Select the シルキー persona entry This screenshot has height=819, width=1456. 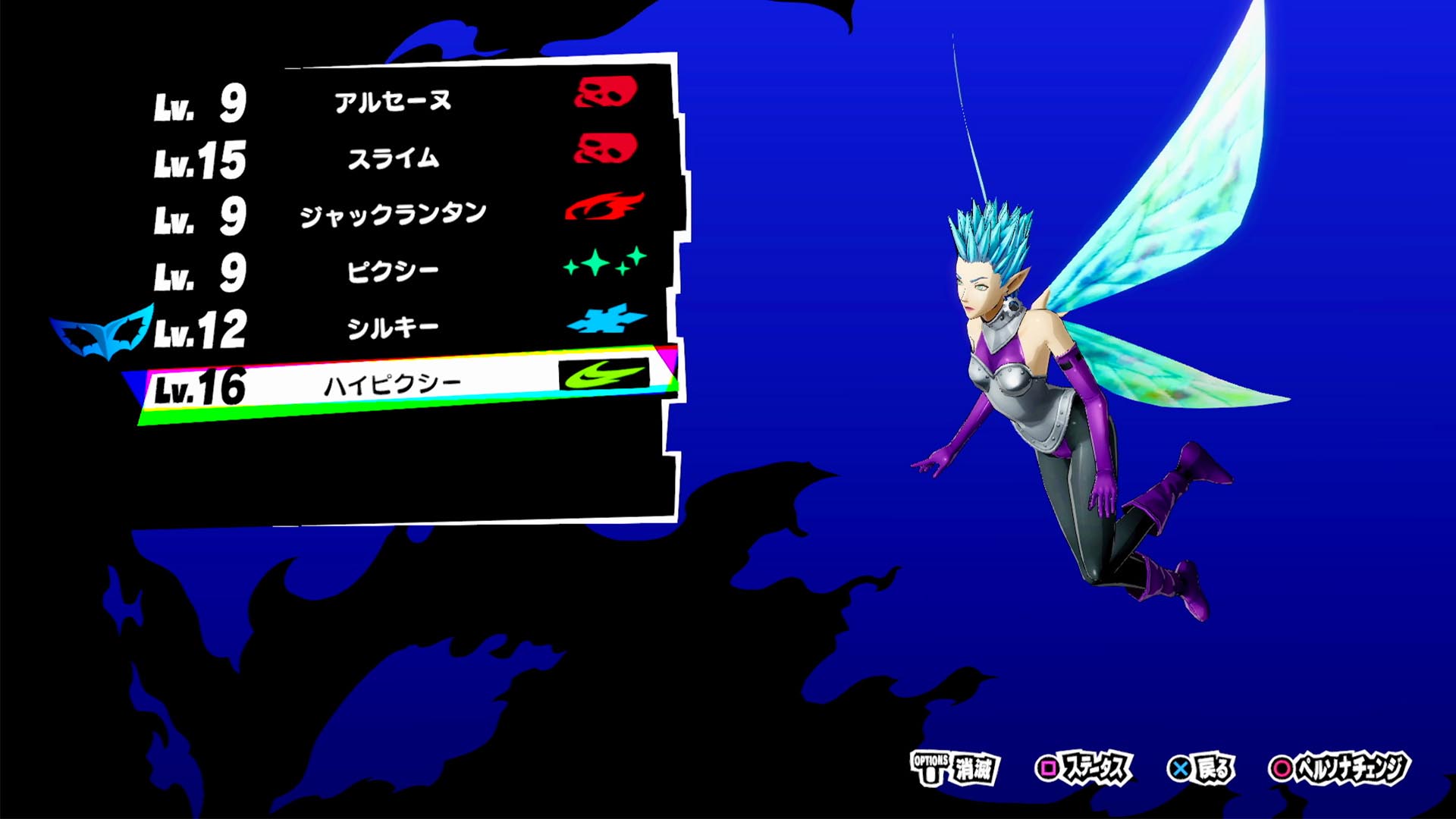click(x=393, y=328)
